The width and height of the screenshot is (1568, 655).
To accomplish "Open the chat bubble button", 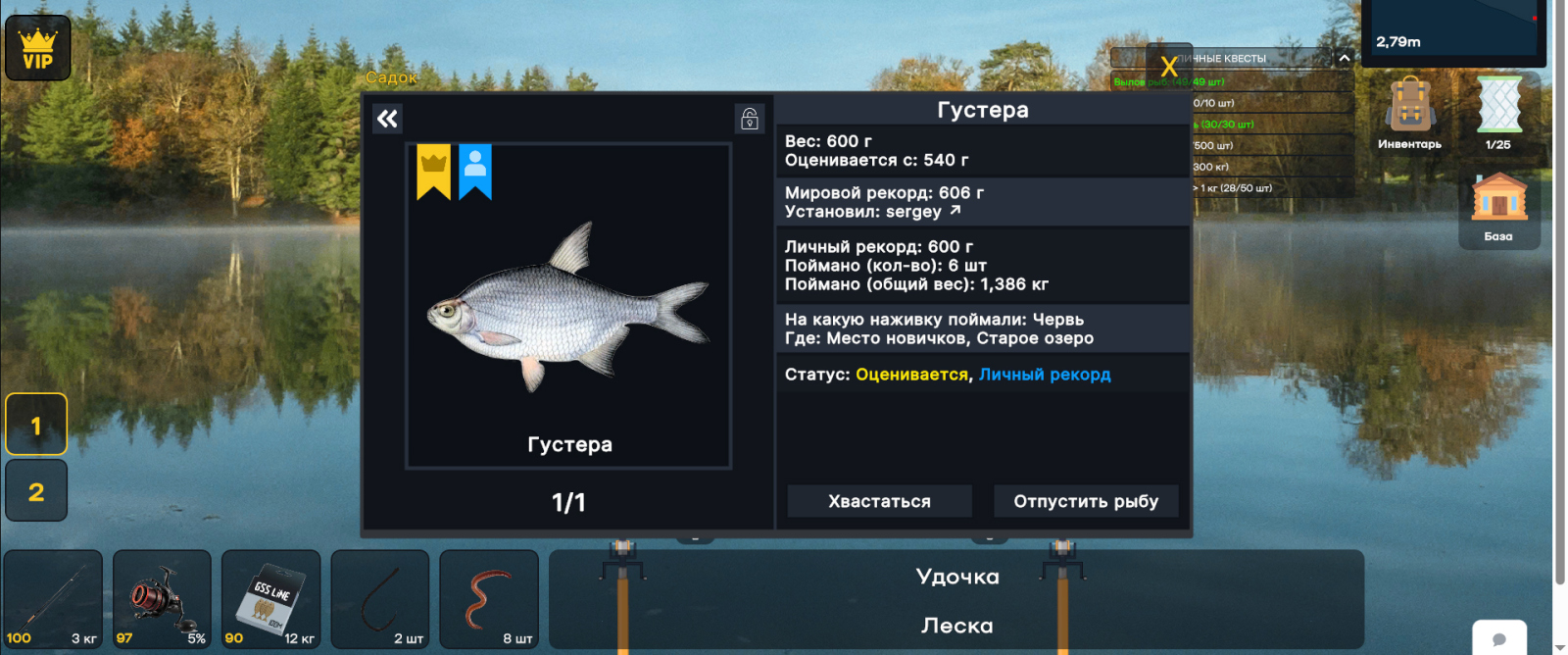I will tap(1499, 638).
